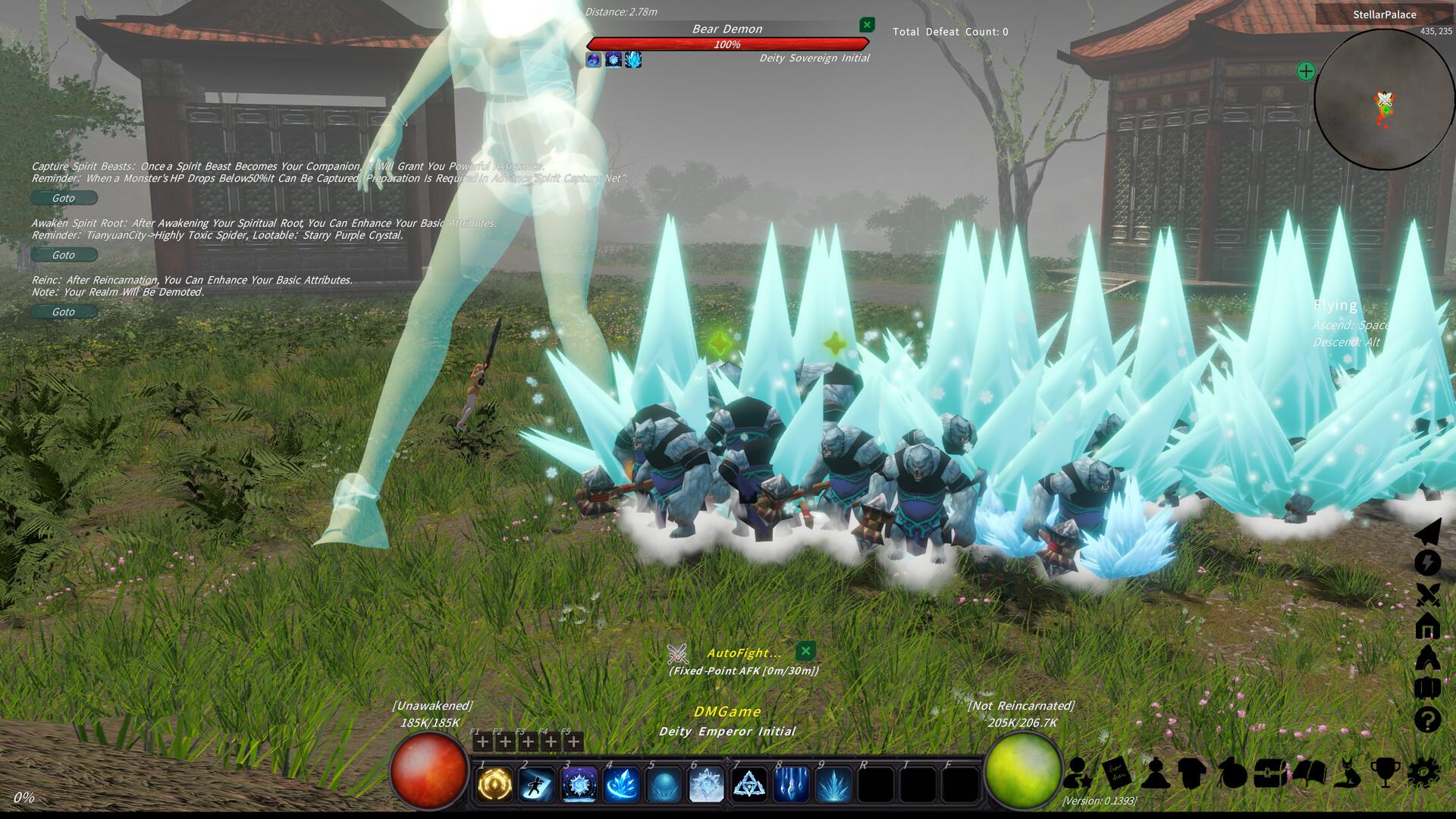Open the question mark help icon
Screen dimensions: 1456x819
(x=1427, y=719)
